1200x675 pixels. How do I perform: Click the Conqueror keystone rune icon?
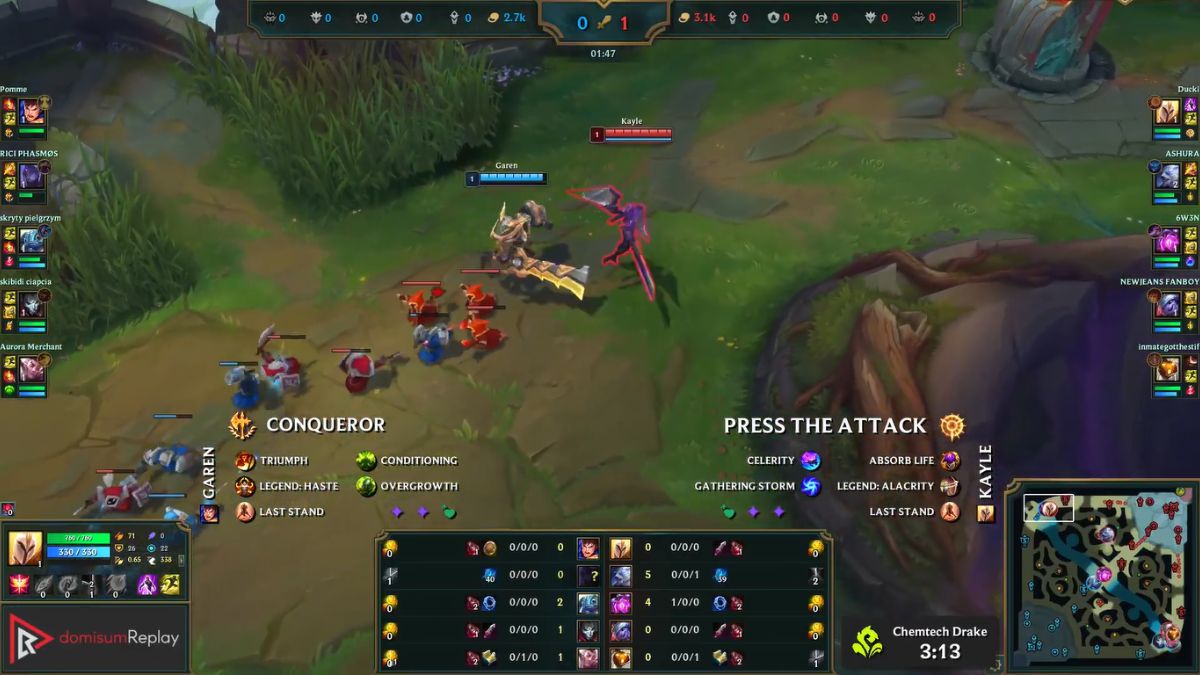coord(243,426)
